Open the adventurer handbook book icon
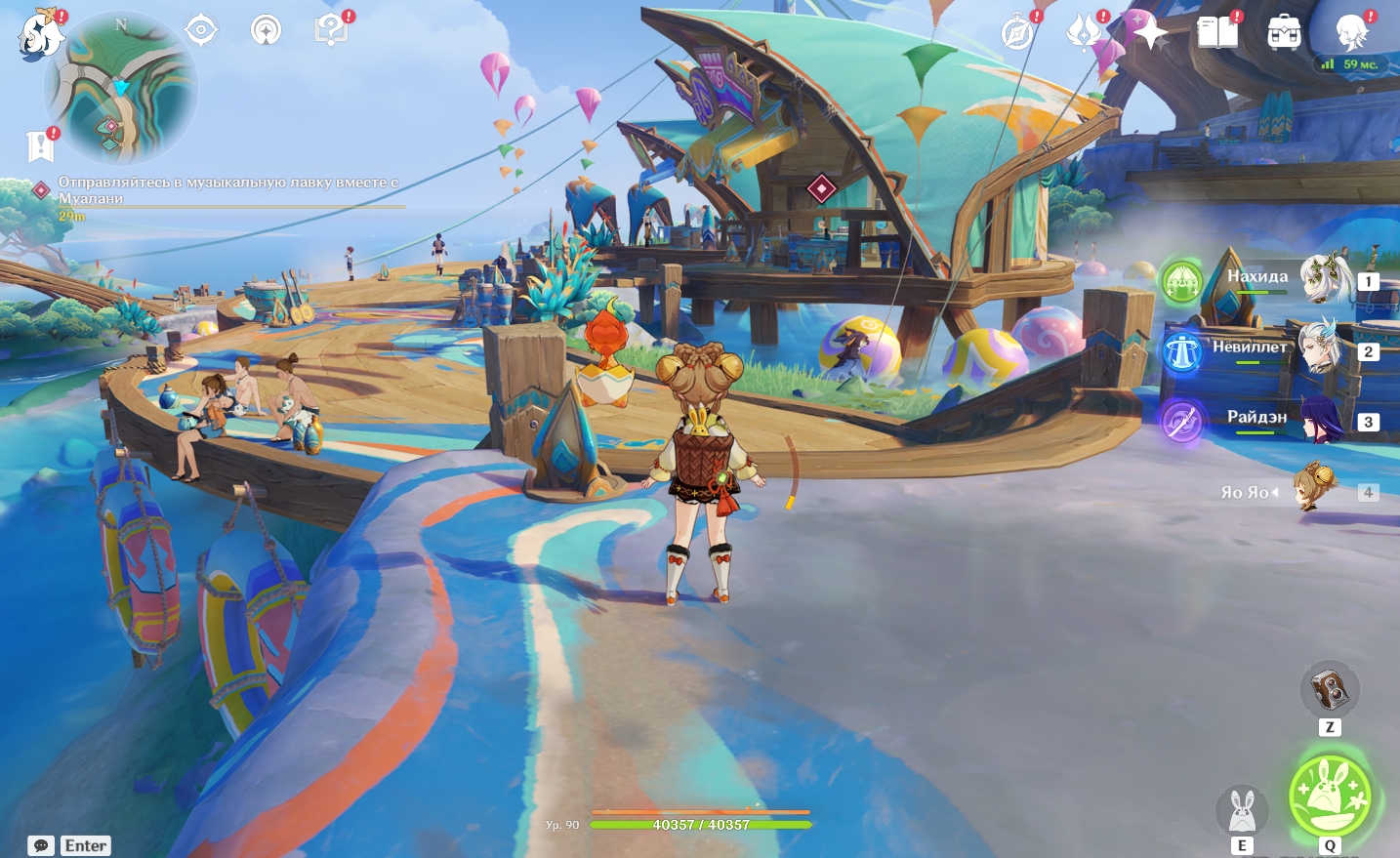Viewport: 1400px width, 858px height. pyautogui.click(x=1216, y=33)
